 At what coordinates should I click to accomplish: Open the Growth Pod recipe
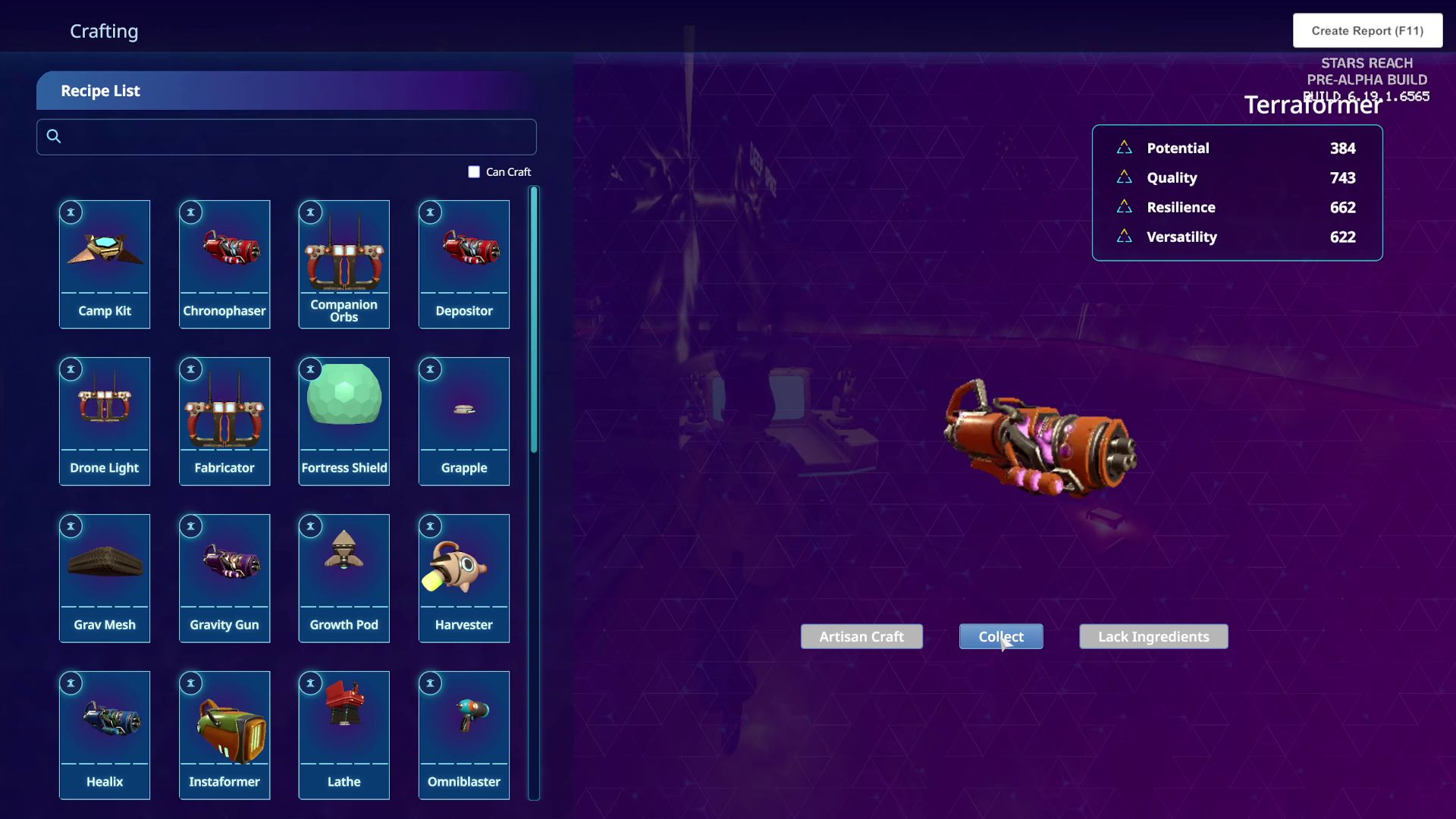[x=344, y=578]
